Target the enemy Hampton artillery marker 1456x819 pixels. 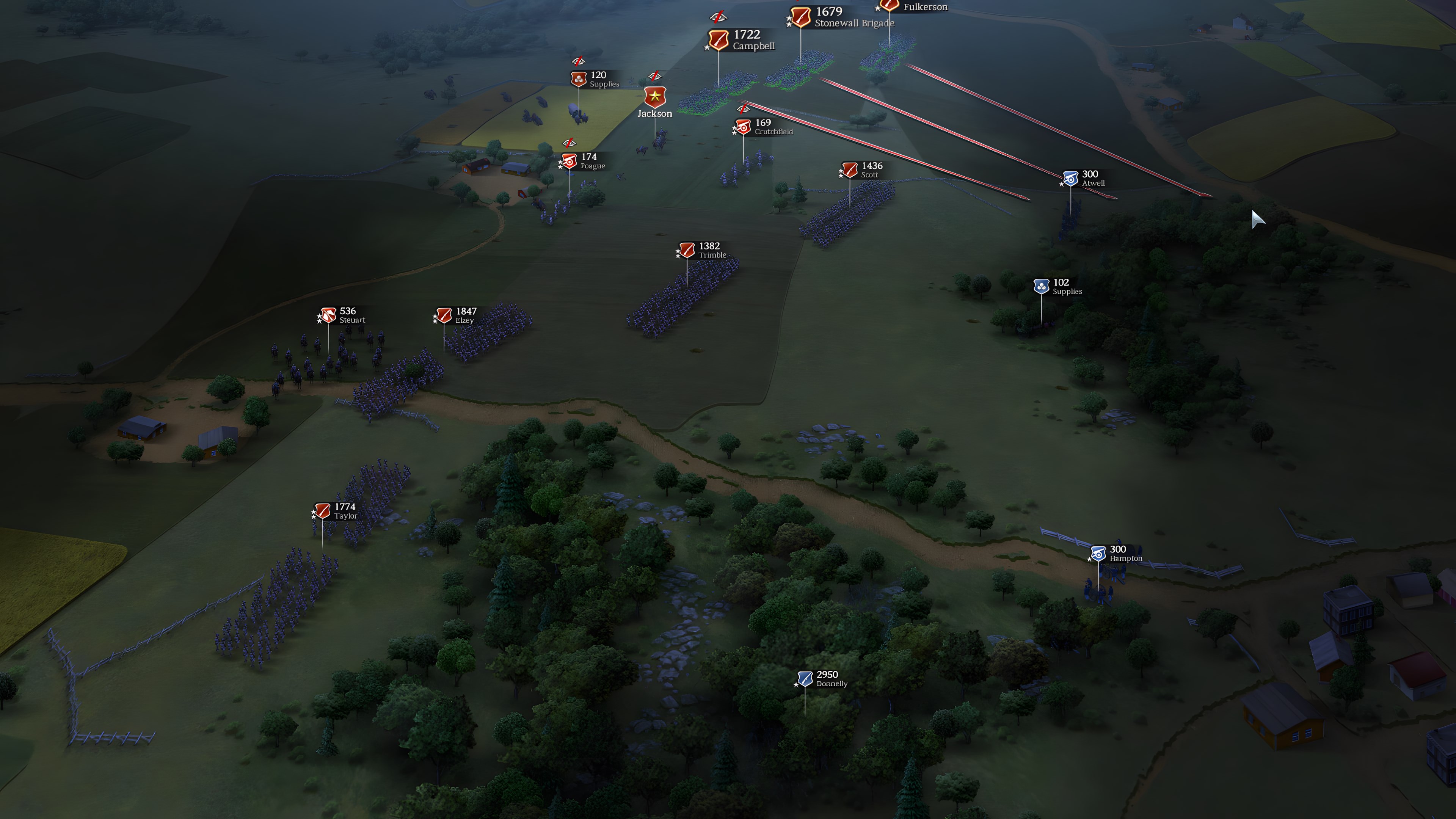(1098, 553)
